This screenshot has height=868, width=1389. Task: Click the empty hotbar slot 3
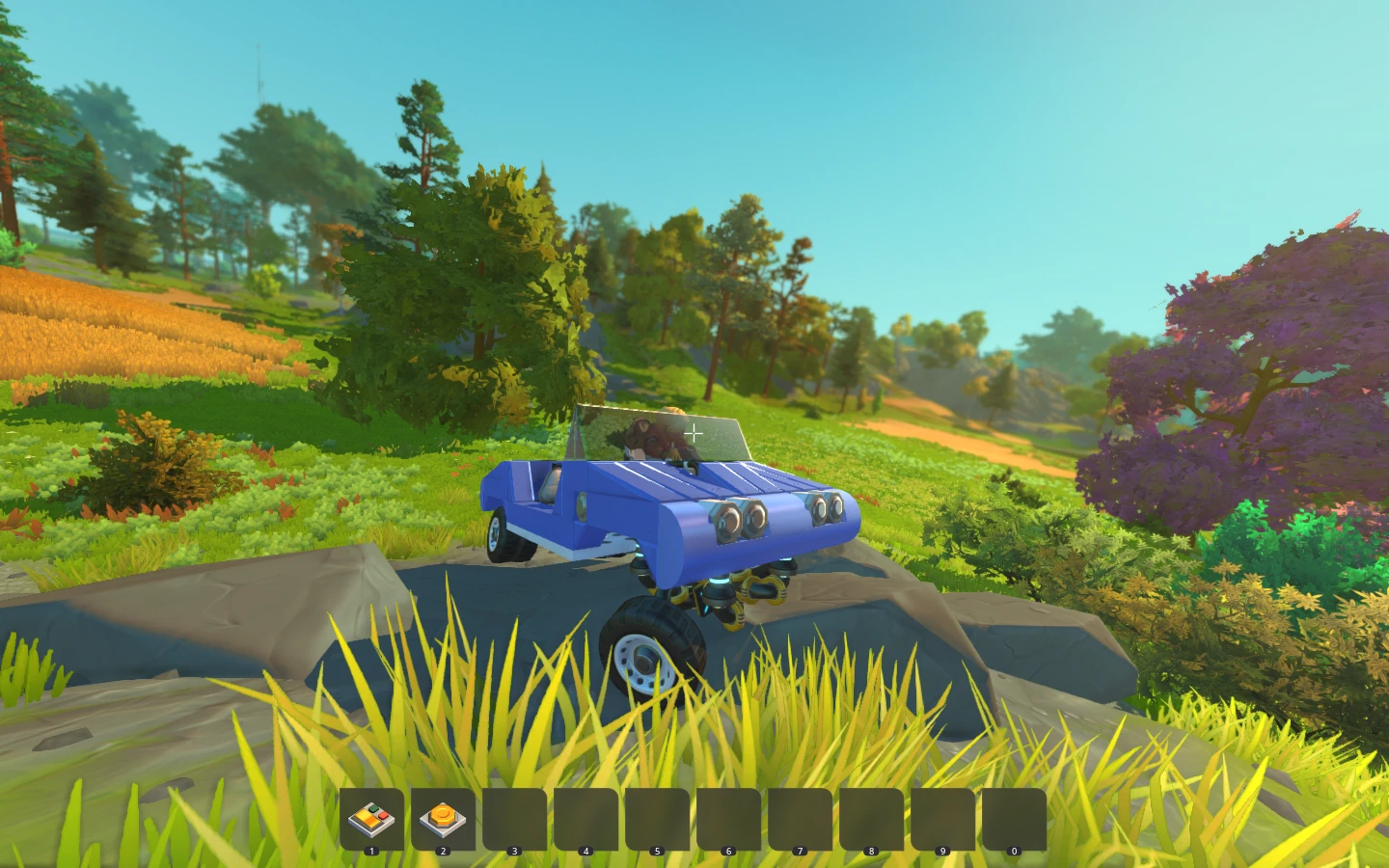click(x=516, y=819)
